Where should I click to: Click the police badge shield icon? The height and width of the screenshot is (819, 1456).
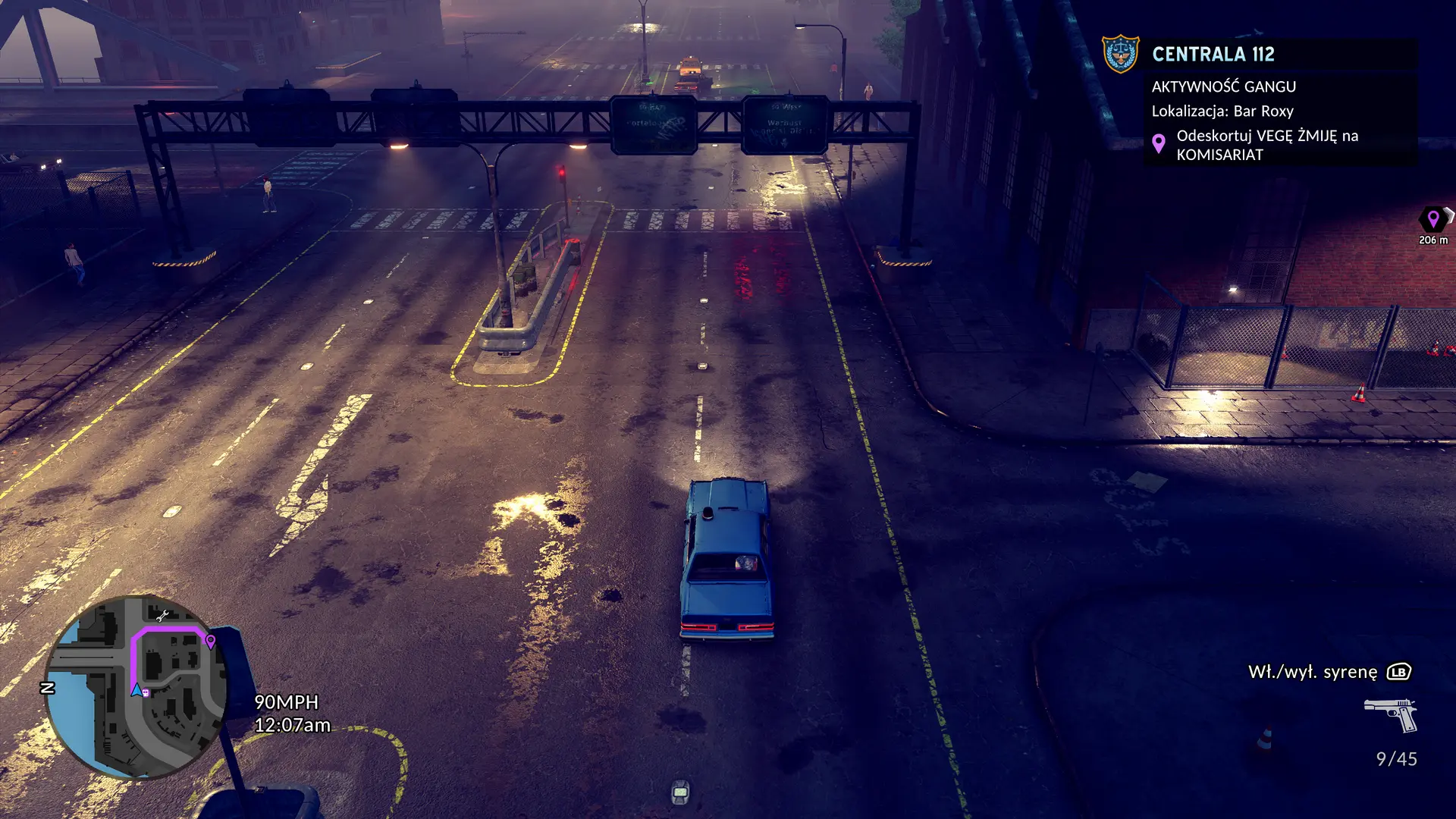[1120, 54]
